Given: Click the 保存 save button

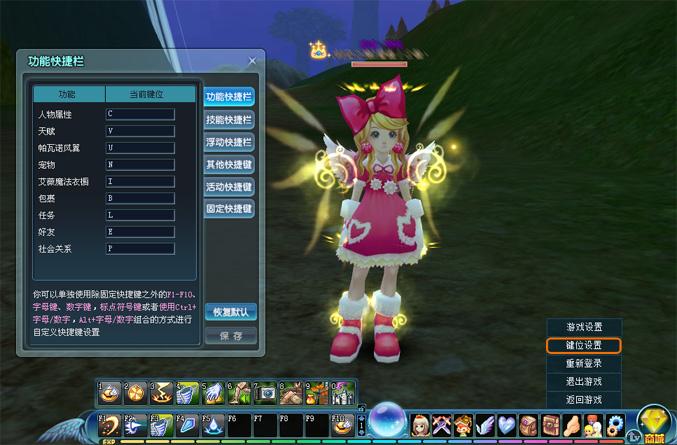Looking at the screenshot, I should pos(230,336).
